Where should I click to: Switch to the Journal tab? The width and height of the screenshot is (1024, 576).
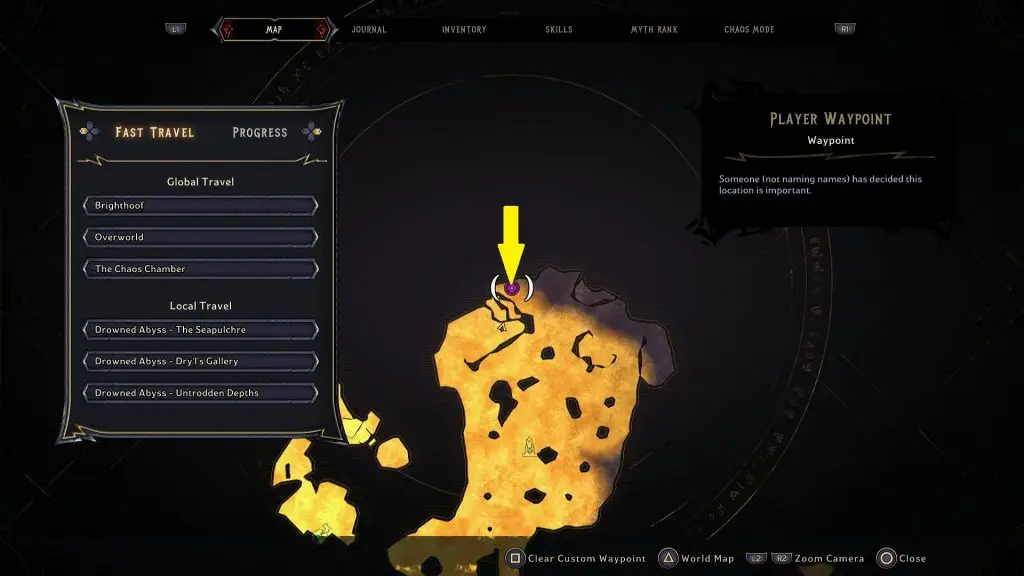(x=369, y=30)
